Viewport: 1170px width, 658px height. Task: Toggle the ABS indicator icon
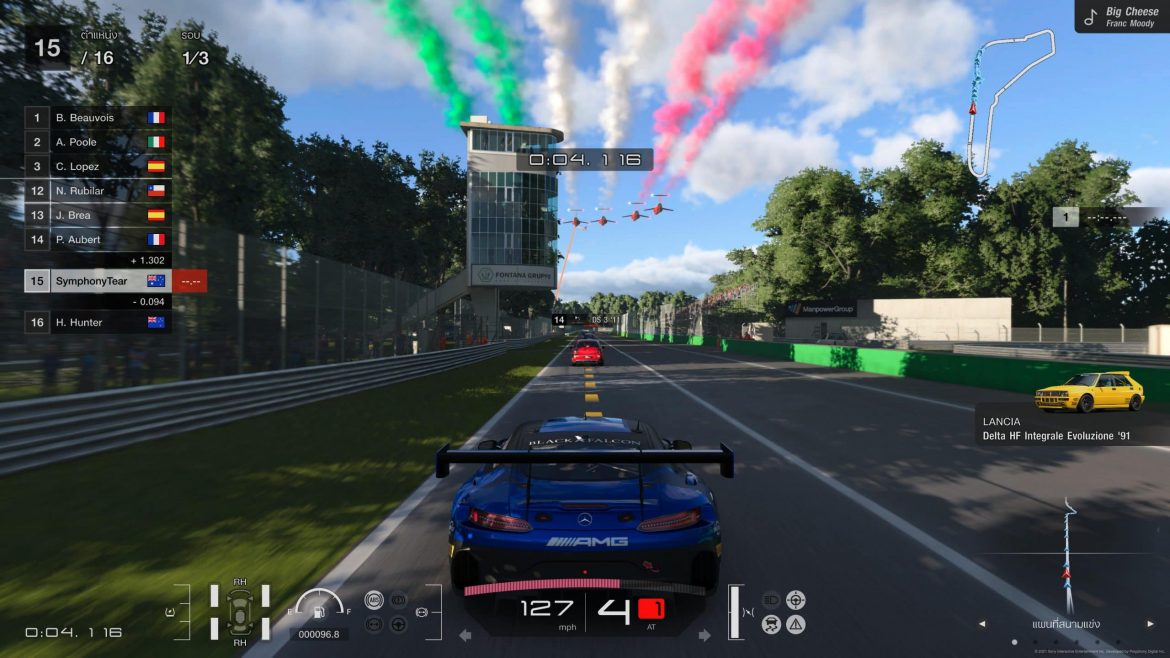374,600
